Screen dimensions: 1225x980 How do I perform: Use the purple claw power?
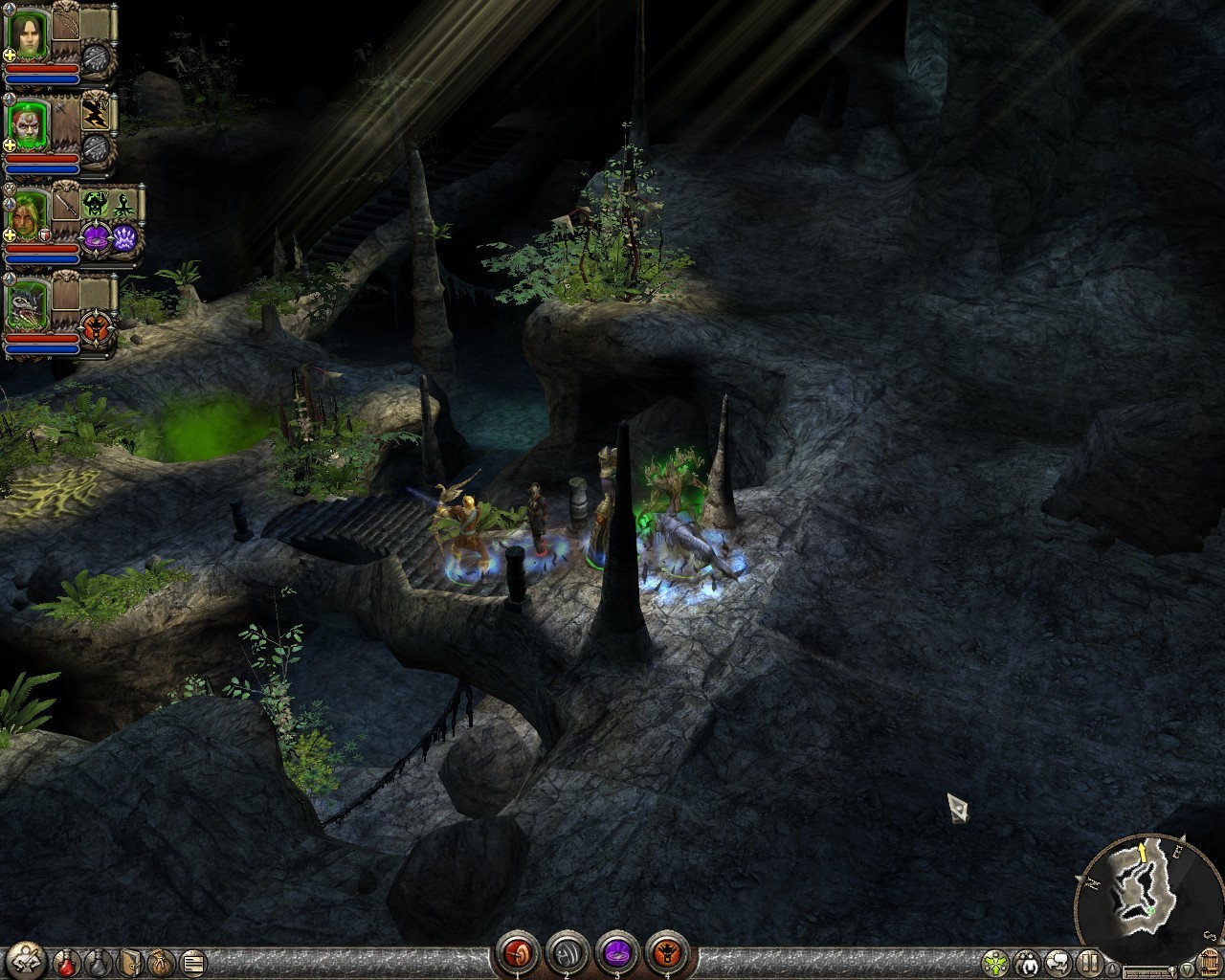(125, 238)
